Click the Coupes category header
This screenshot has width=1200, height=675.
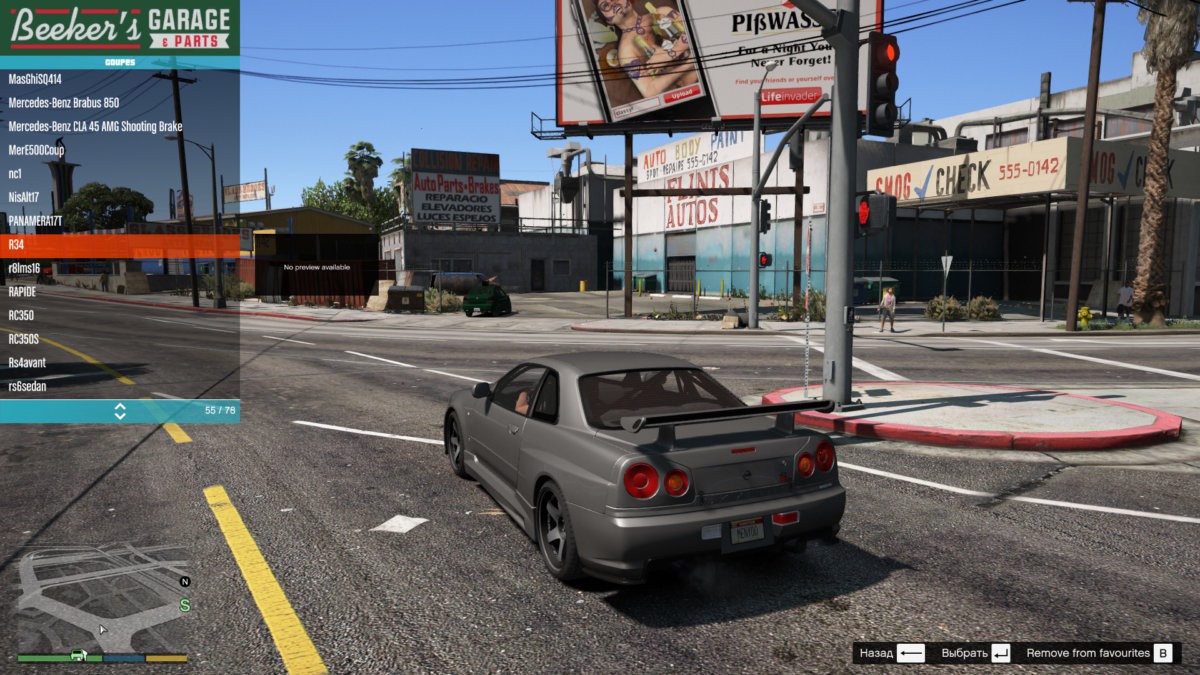119,62
